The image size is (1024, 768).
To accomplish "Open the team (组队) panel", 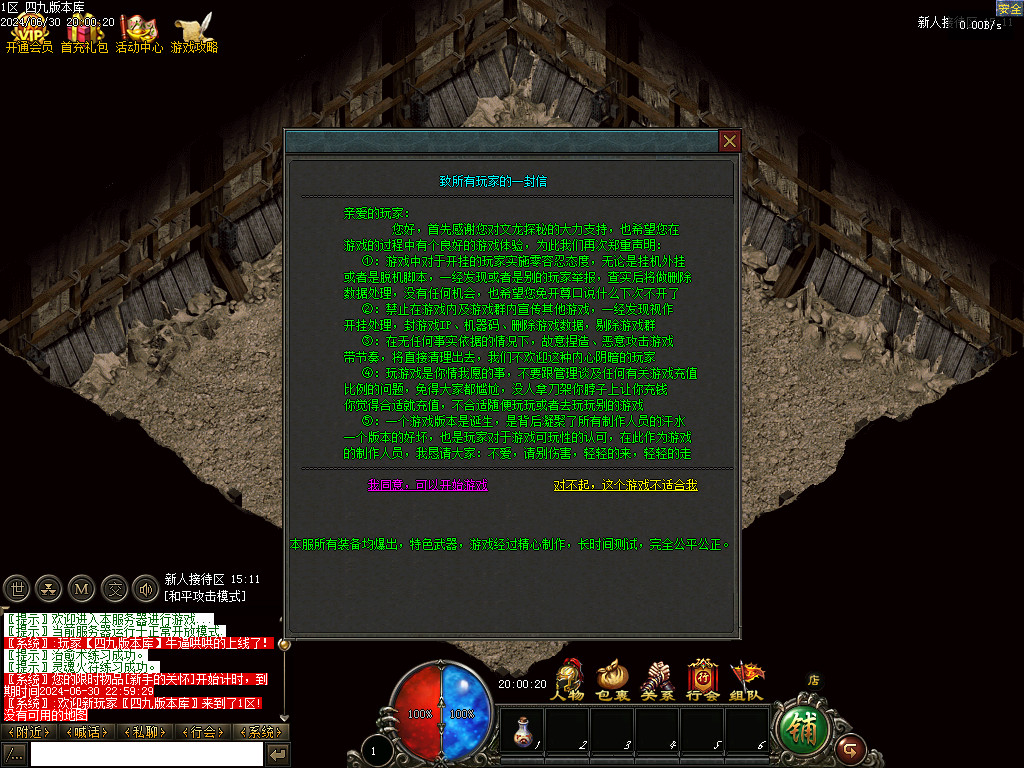I will pyautogui.click(x=747, y=678).
